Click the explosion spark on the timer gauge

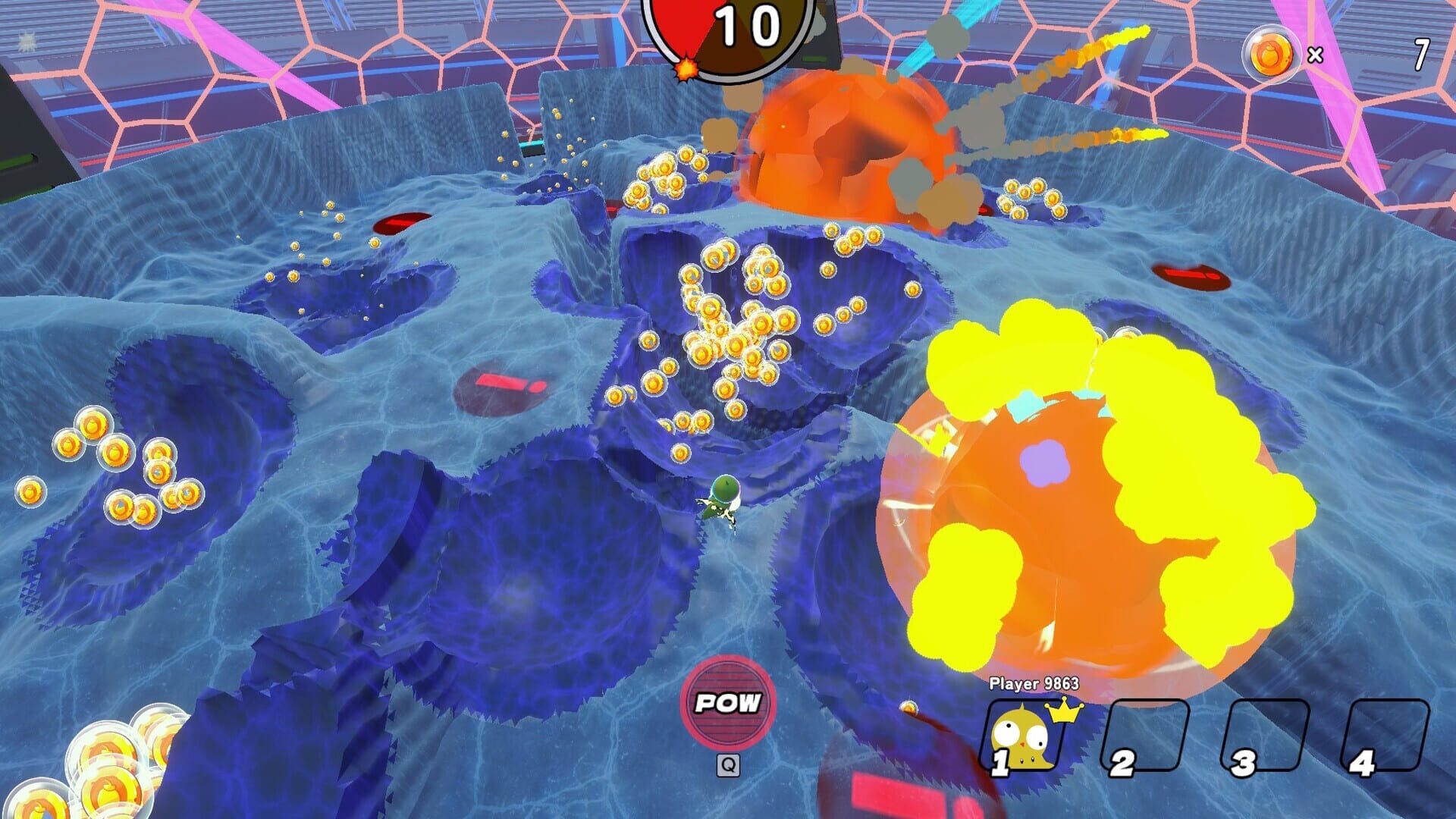686,70
